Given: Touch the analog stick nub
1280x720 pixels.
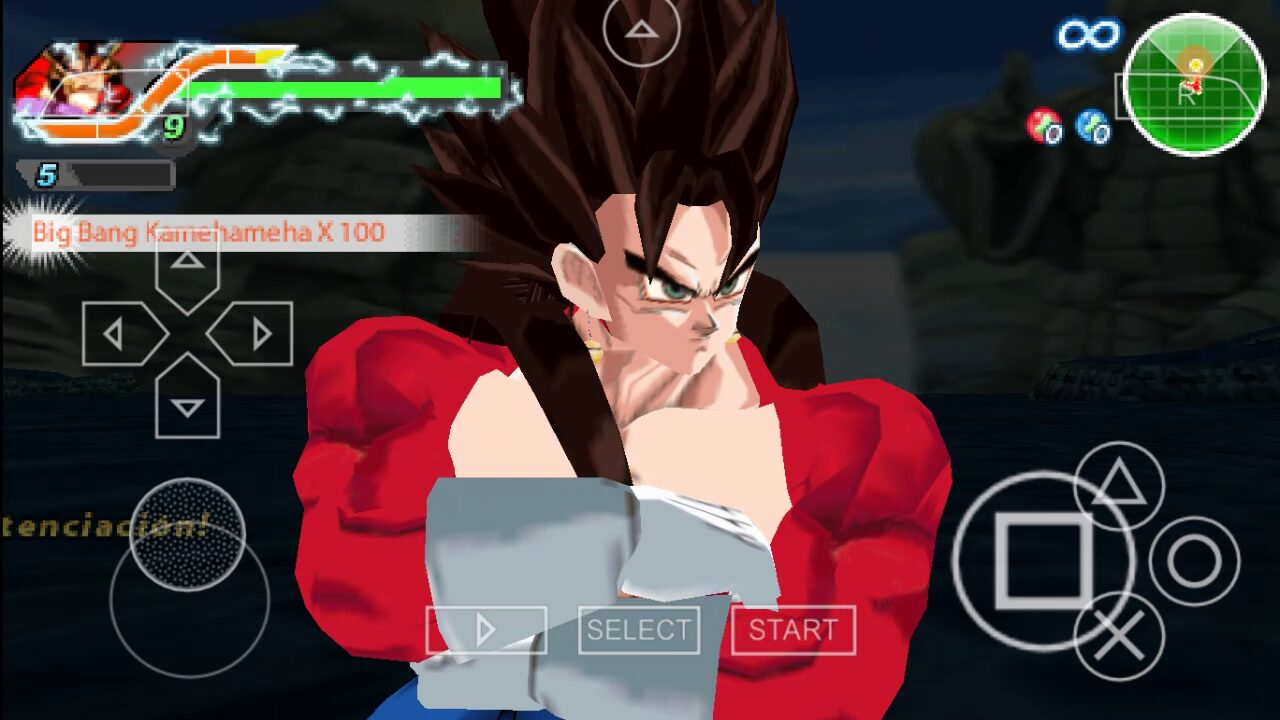Looking at the screenshot, I should 187,535.
